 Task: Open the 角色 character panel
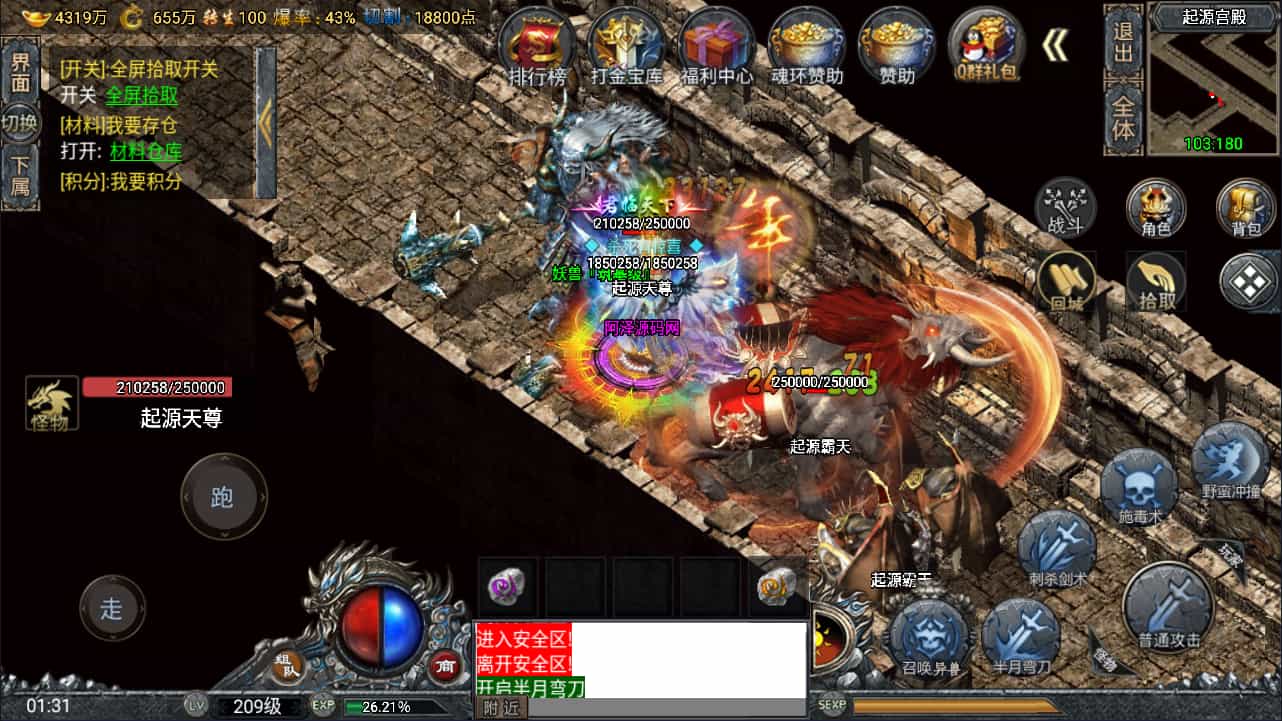click(1156, 208)
